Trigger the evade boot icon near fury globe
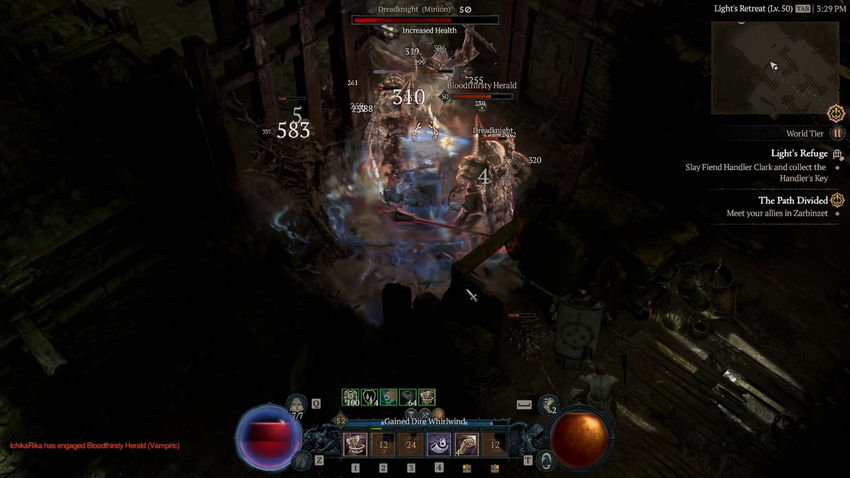This screenshot has height=478, width=850. point(548,405)
